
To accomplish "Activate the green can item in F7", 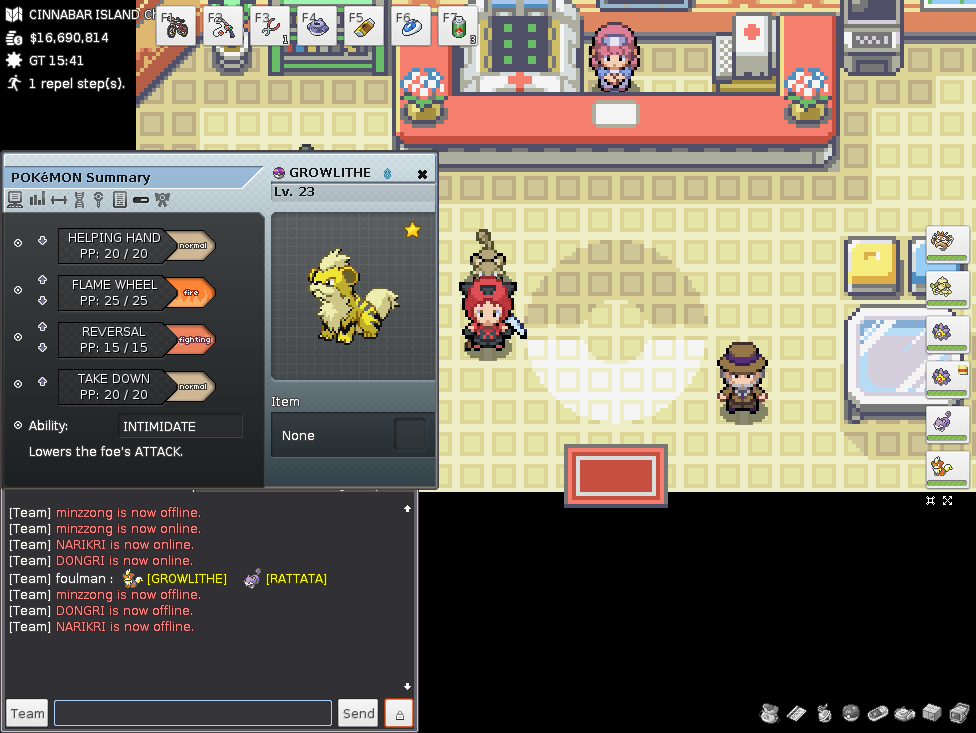I will (457, 26).
